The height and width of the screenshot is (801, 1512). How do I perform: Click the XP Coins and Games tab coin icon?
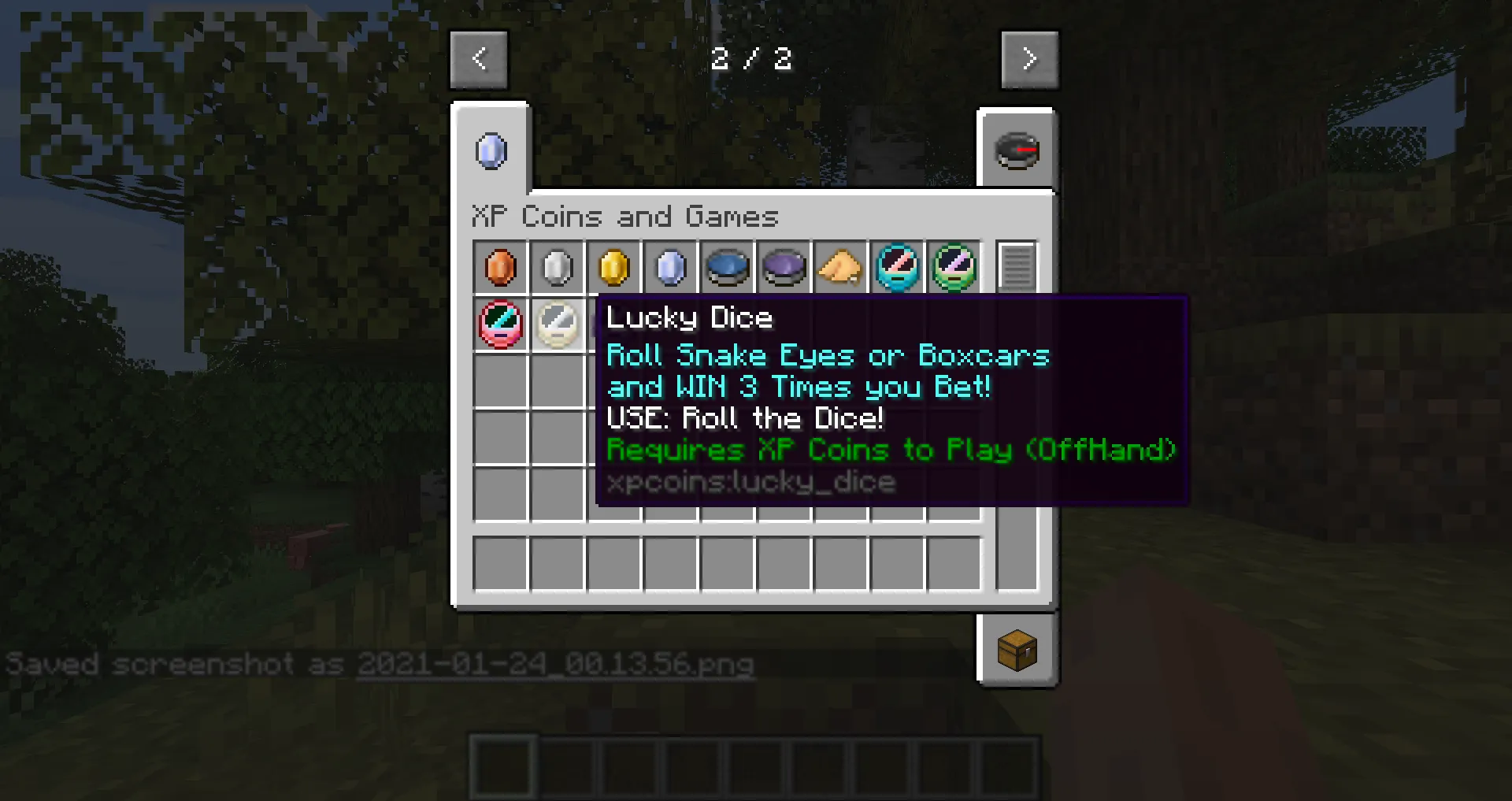click(490, 151)
